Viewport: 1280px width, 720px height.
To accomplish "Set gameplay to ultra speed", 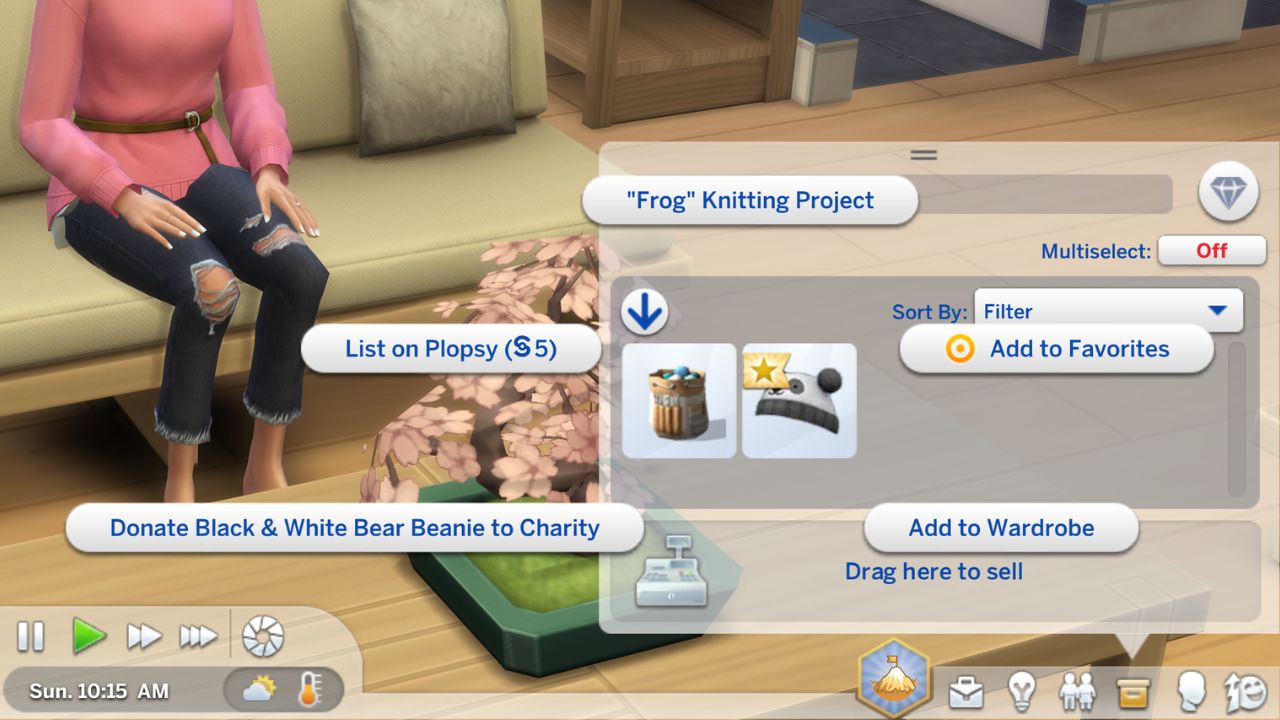I will coord(197,636).
